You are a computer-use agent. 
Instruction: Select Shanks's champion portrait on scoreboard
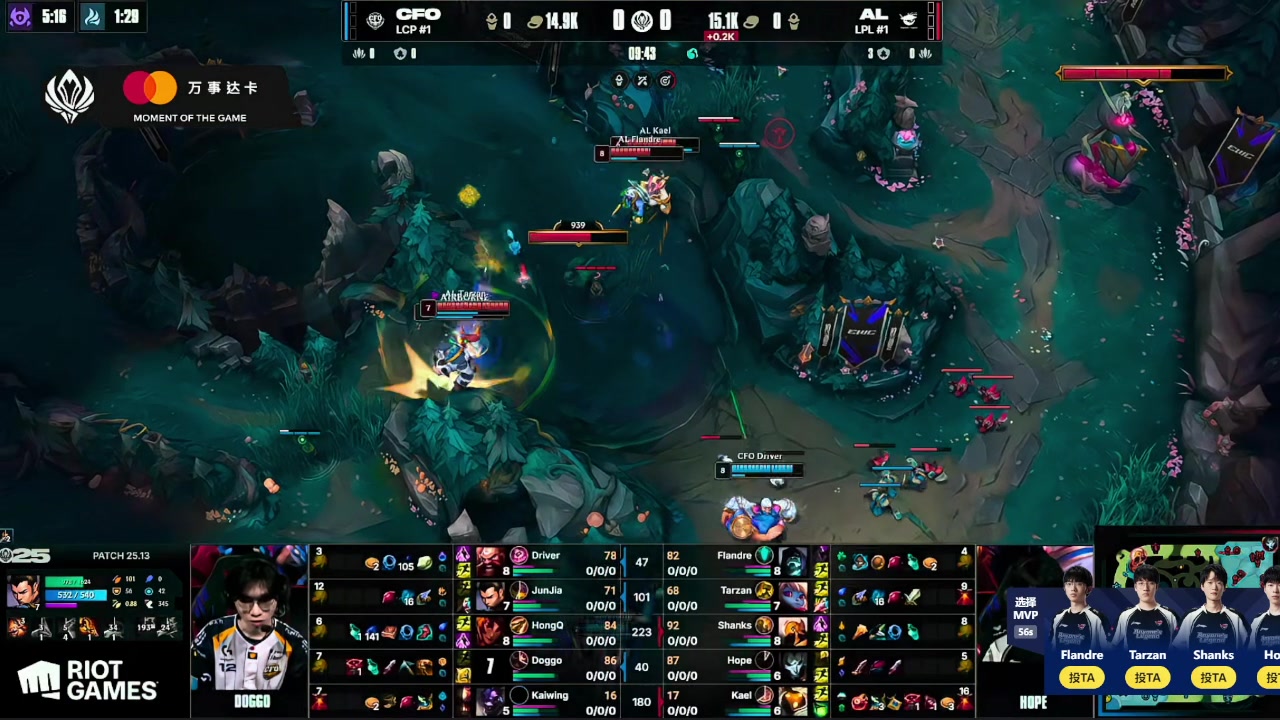click(x=793, y=632)
